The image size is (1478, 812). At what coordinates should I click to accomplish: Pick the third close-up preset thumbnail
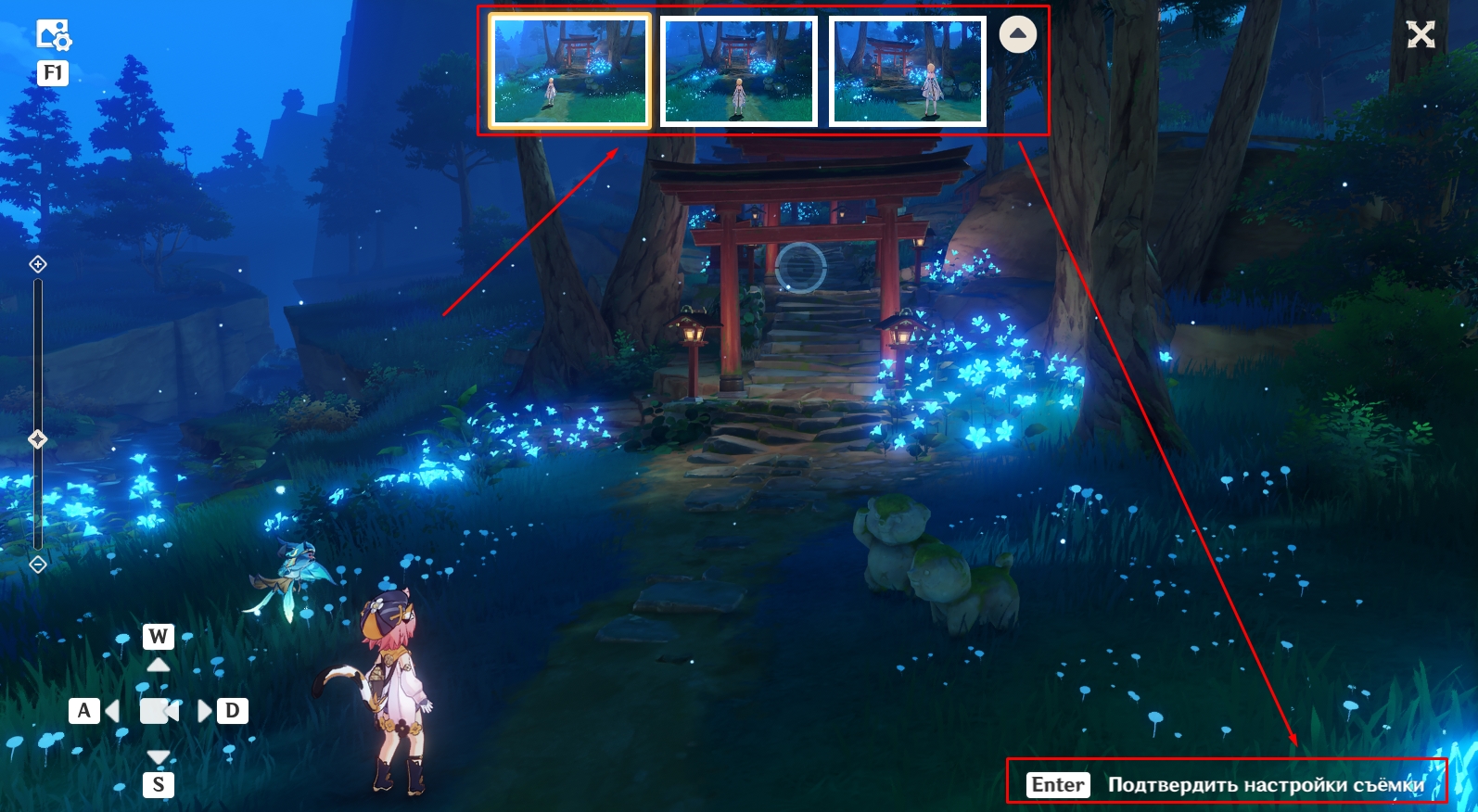tap(908, 71)
